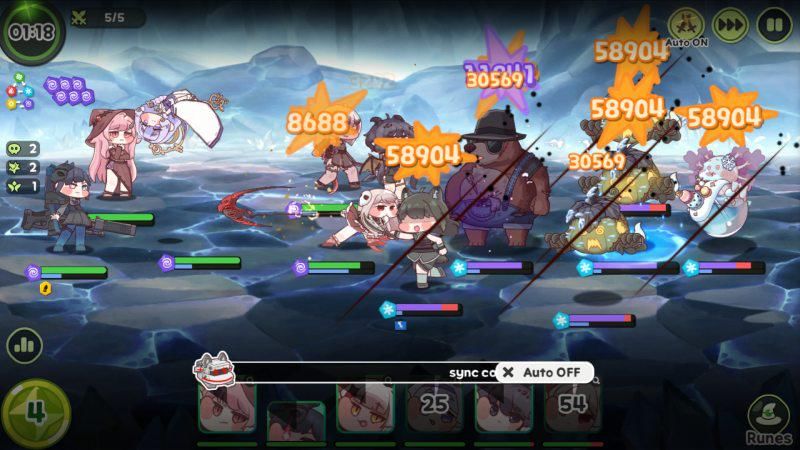Trigger the white-haired yellow-eyed character skill card
The height and width of the screenshot is (450, 800).
(x=365, y=406)
